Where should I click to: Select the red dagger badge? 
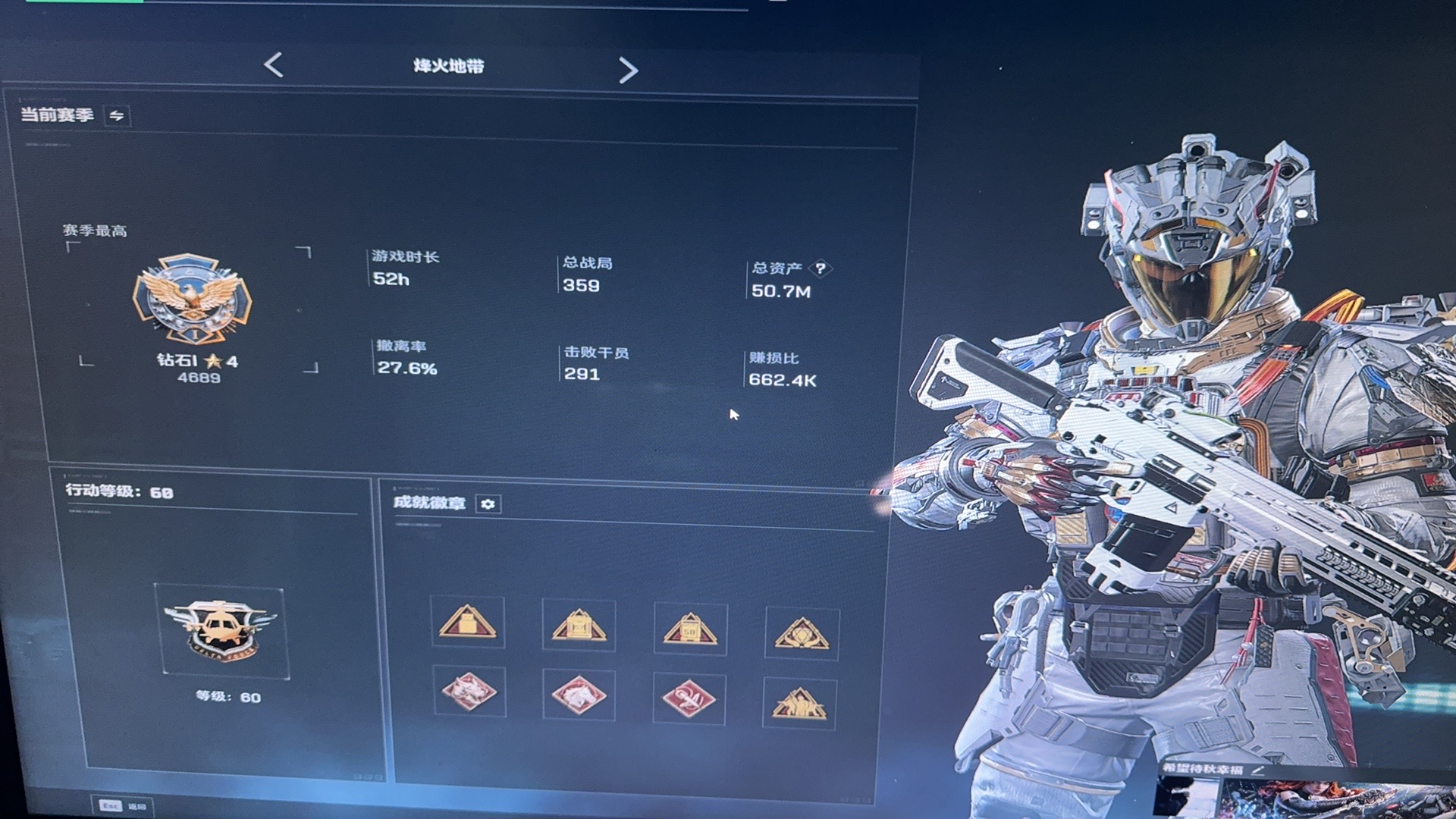(x=689, y=698)
